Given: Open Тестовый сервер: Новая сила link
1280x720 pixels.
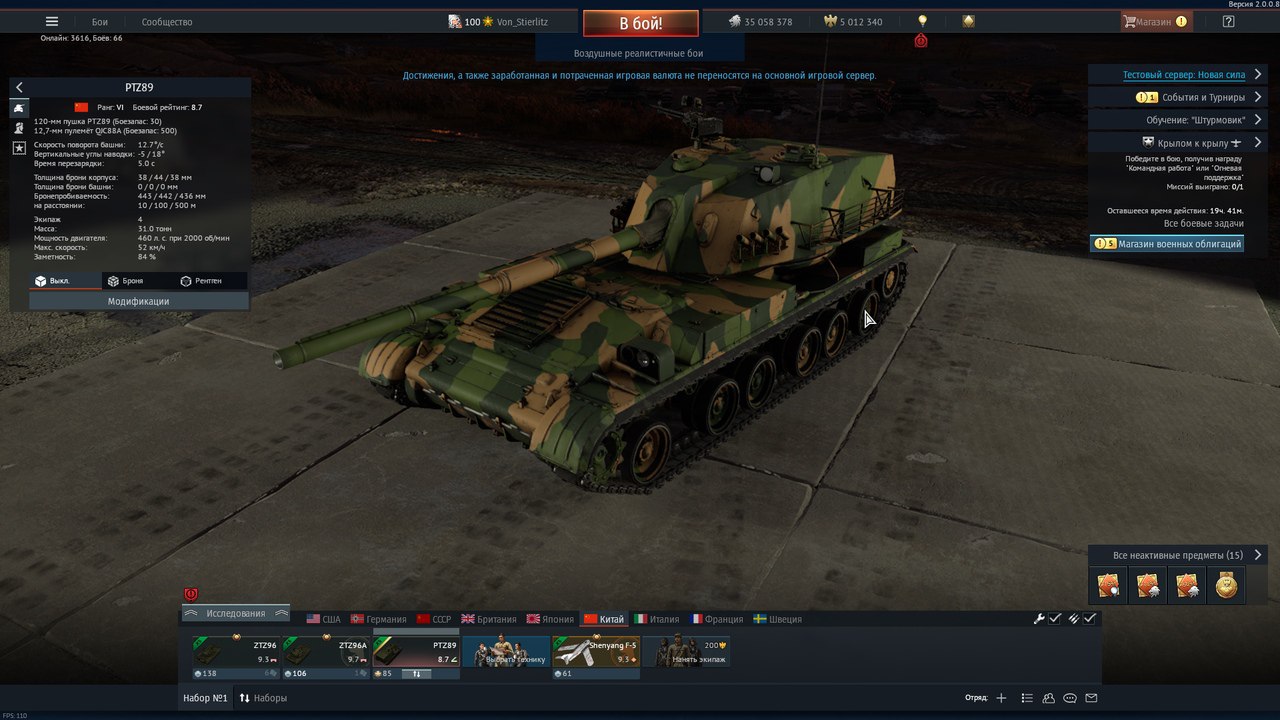Looking at the screenshot, I should [1183, 75].
